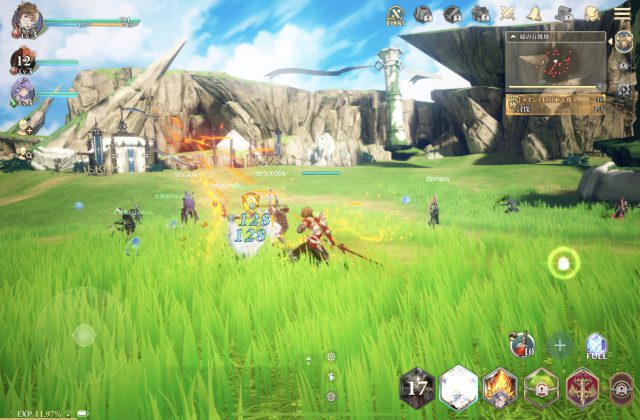The image size is (640, 420).
Task: Tap the crossed swords icon
Action: pos(508,14)
